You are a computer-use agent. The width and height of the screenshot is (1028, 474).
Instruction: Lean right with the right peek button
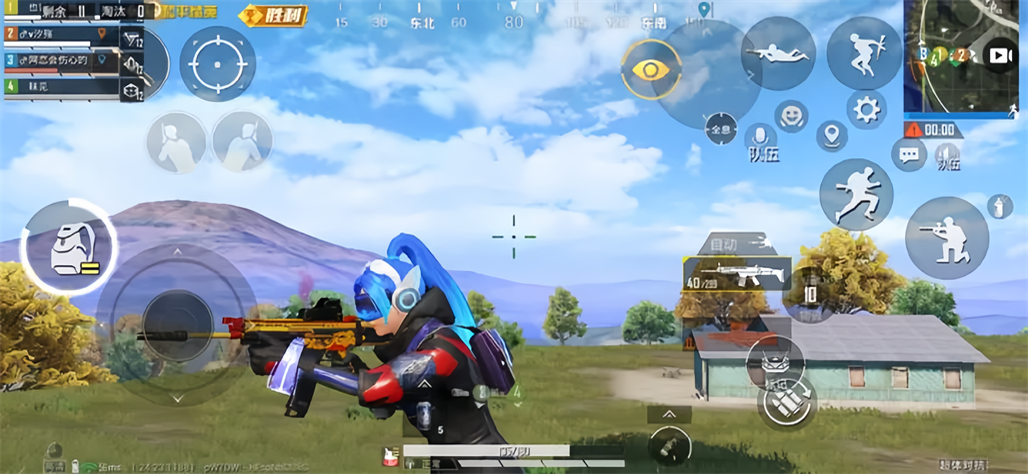coord(242,142)
